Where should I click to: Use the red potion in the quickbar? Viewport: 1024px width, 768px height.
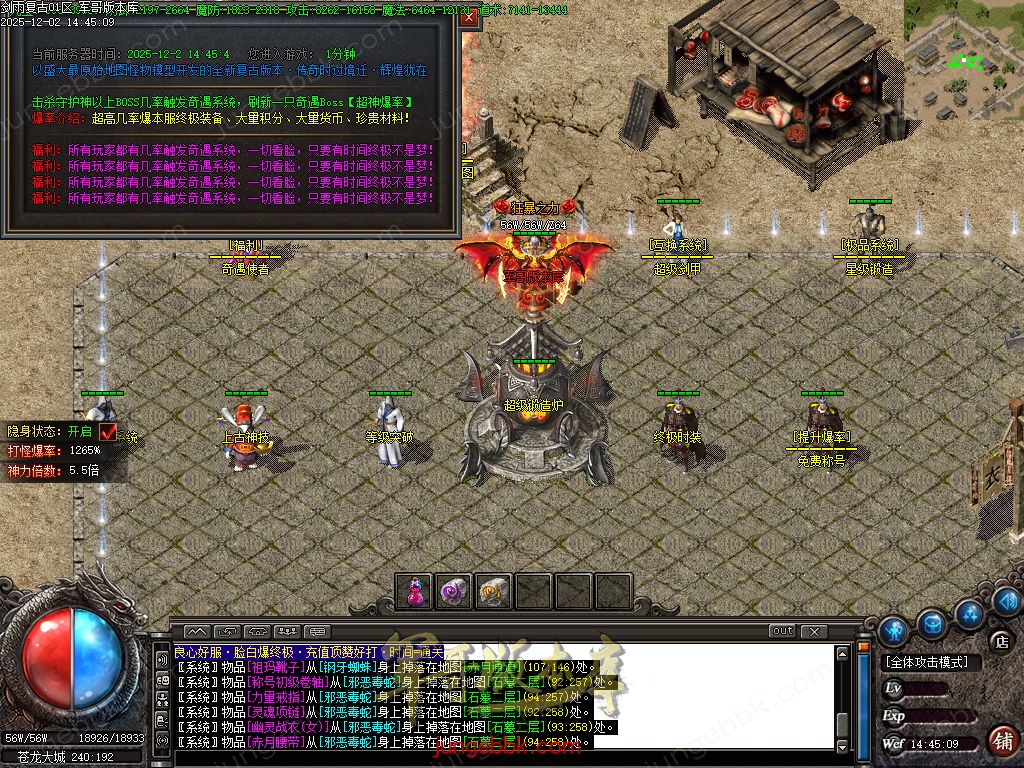(414, 591)
